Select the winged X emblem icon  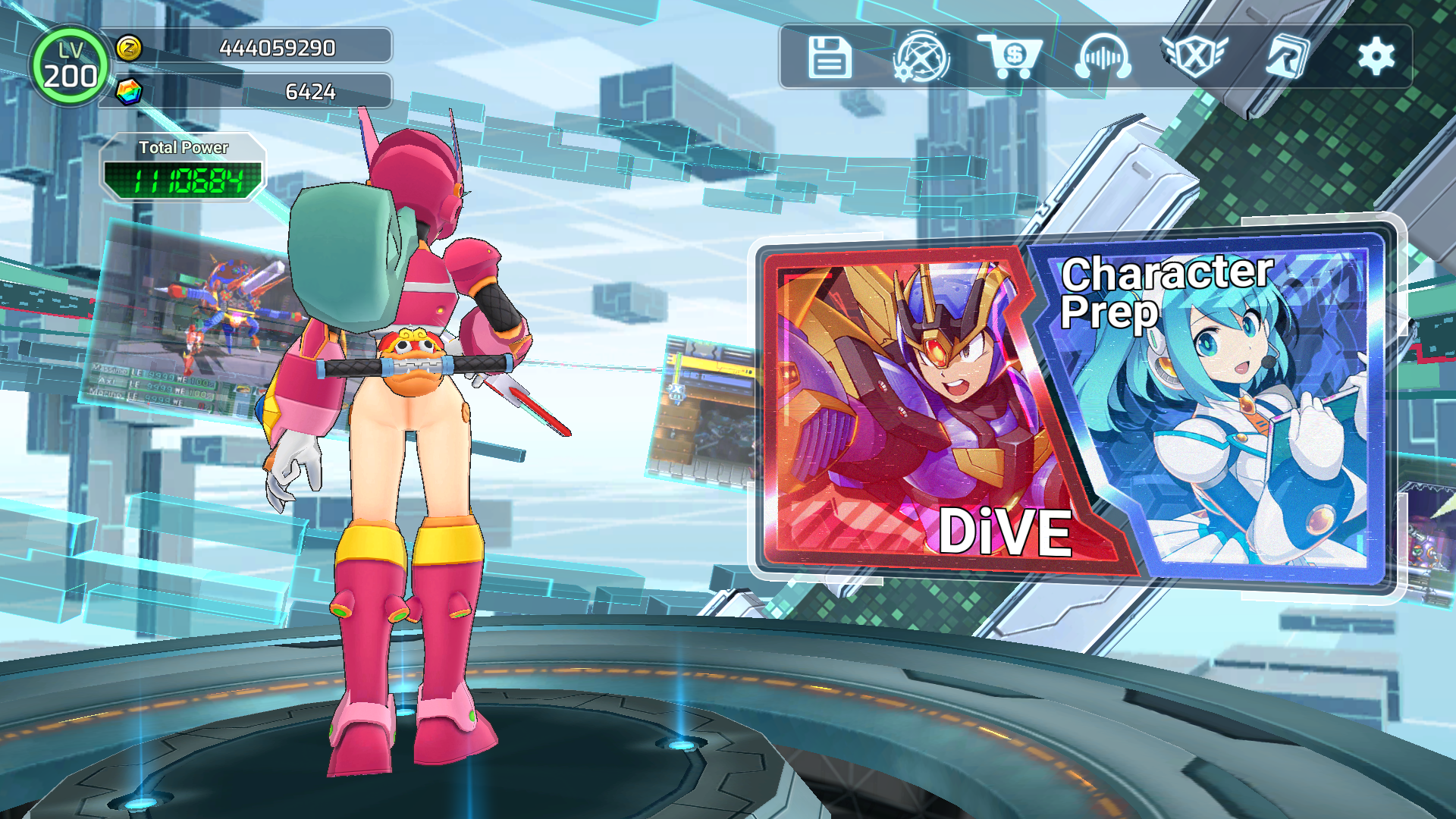(1194, 57)
